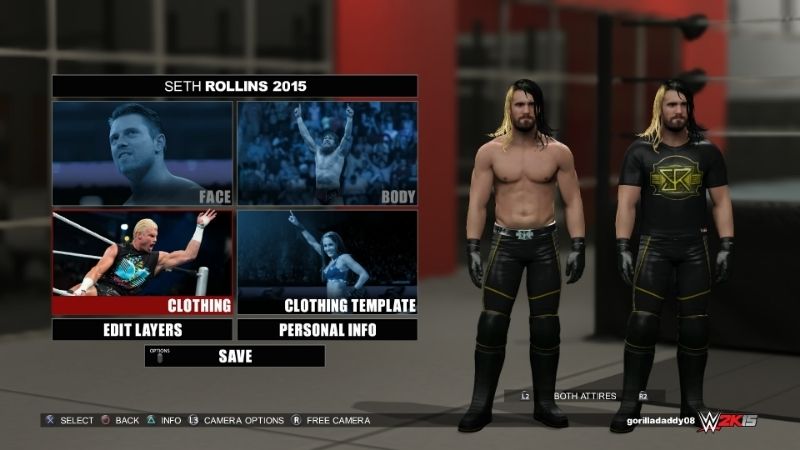Image resolution: width=800 pixels, height=450 pixels.
Task: Open the Clothing Template tile
Action: pos(327,262)
